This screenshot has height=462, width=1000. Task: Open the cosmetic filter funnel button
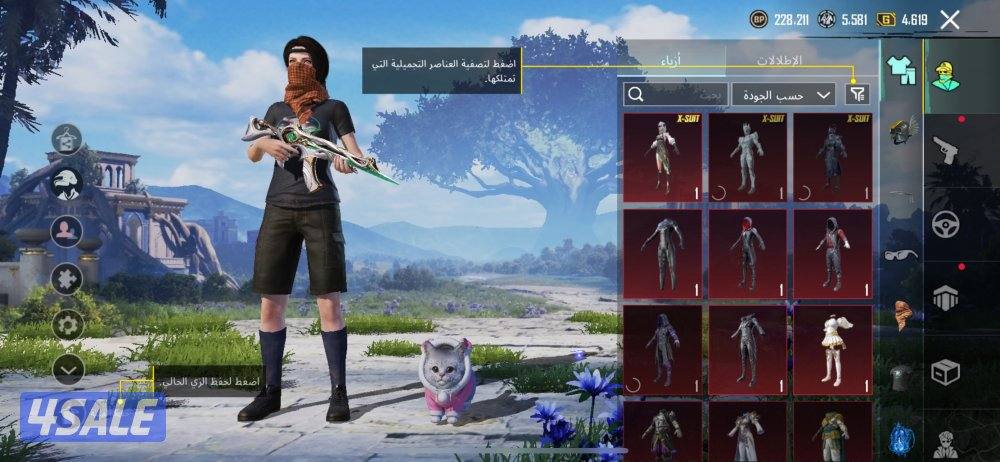(857, 94)
